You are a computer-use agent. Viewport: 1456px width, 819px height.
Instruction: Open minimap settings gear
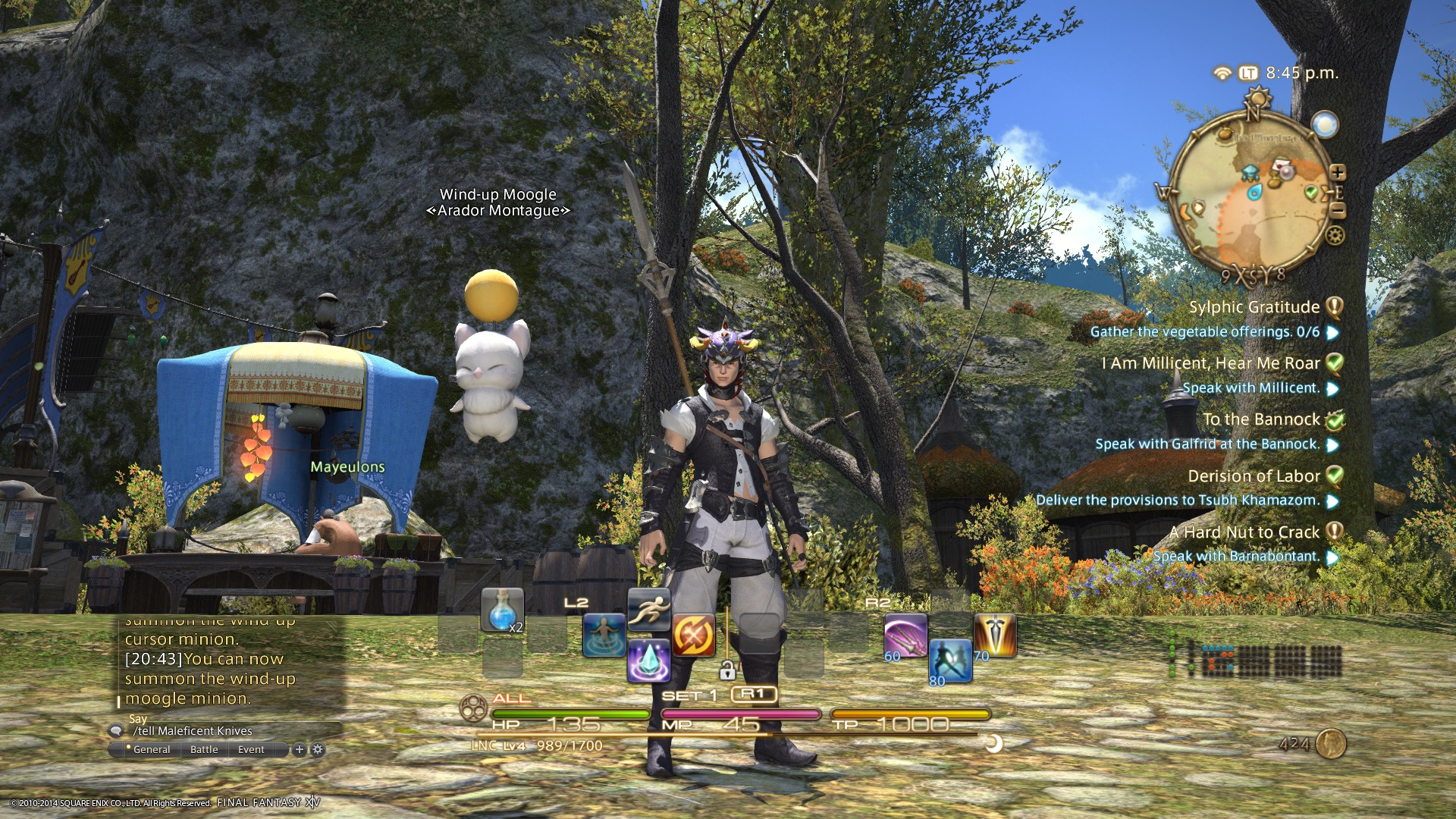click(x=1335, y=236)
